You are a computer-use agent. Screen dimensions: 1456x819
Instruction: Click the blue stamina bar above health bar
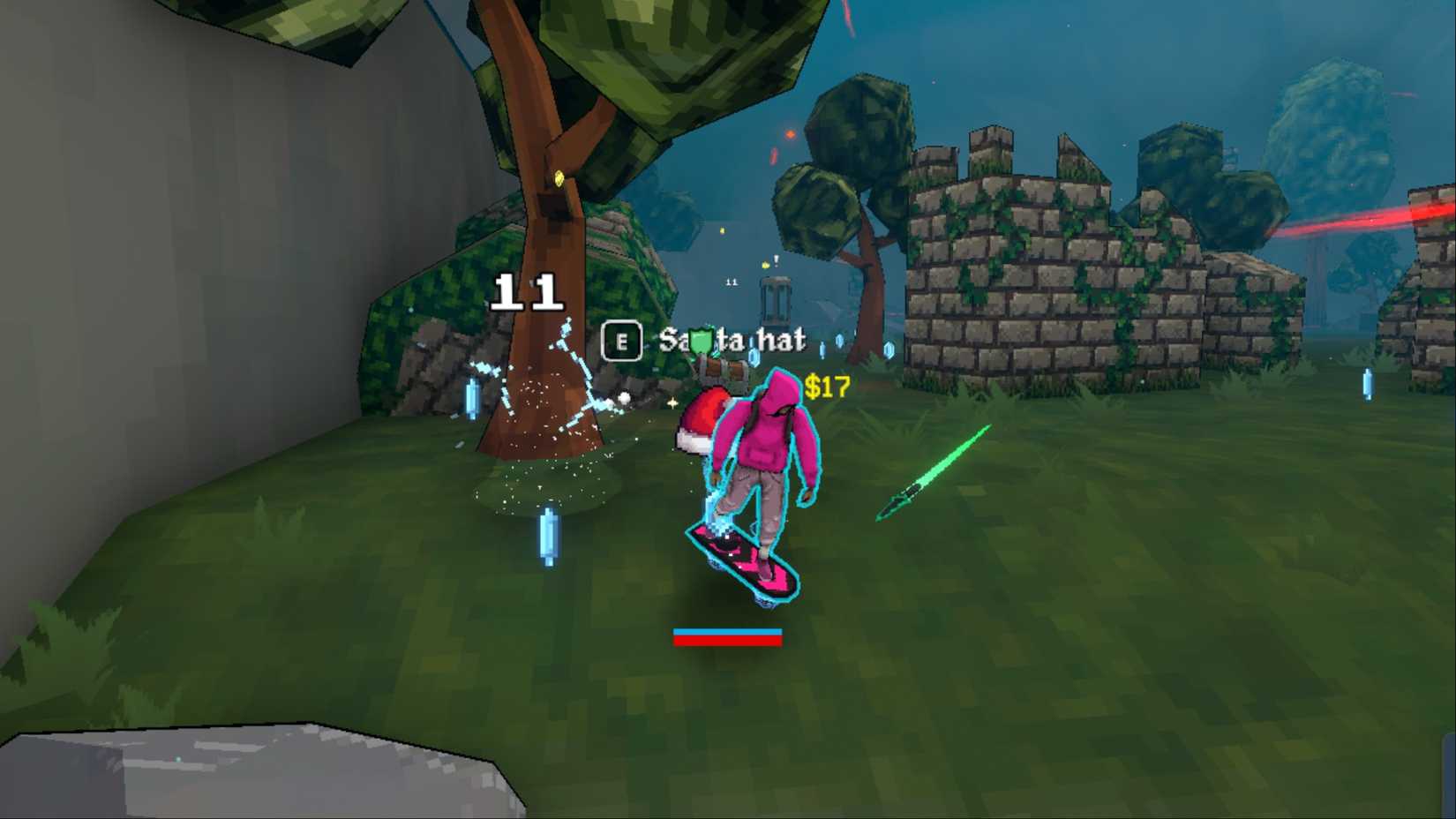pos(727,631)
